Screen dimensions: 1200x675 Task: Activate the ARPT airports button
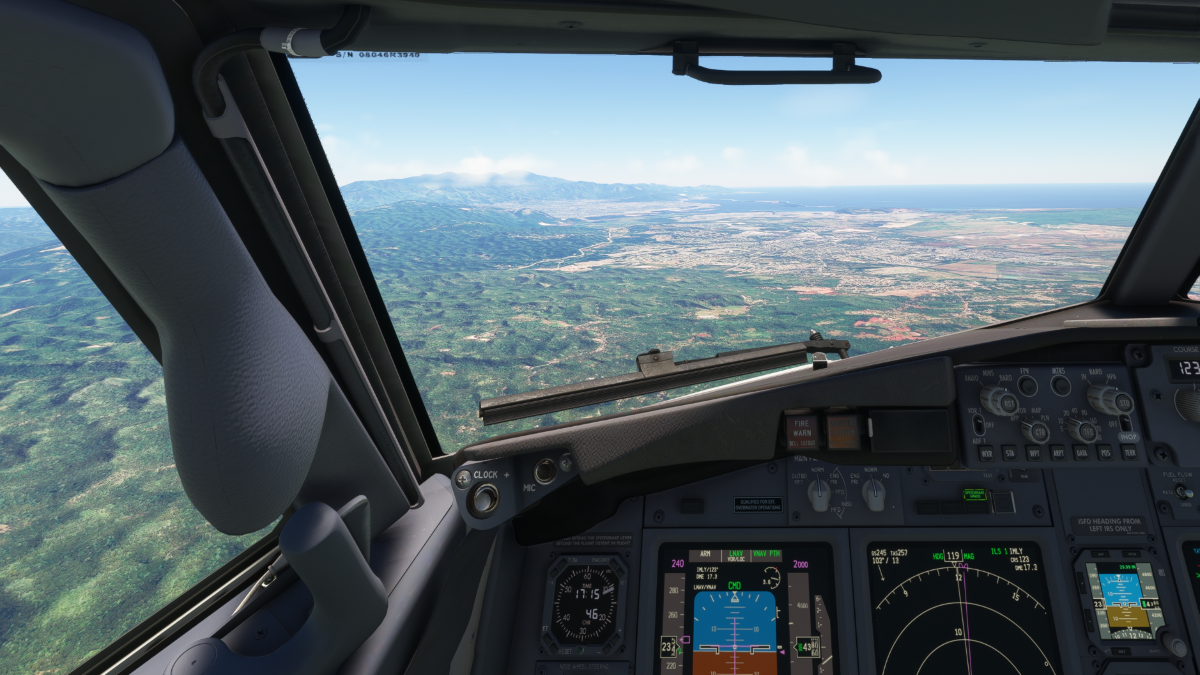[1057, 453]
